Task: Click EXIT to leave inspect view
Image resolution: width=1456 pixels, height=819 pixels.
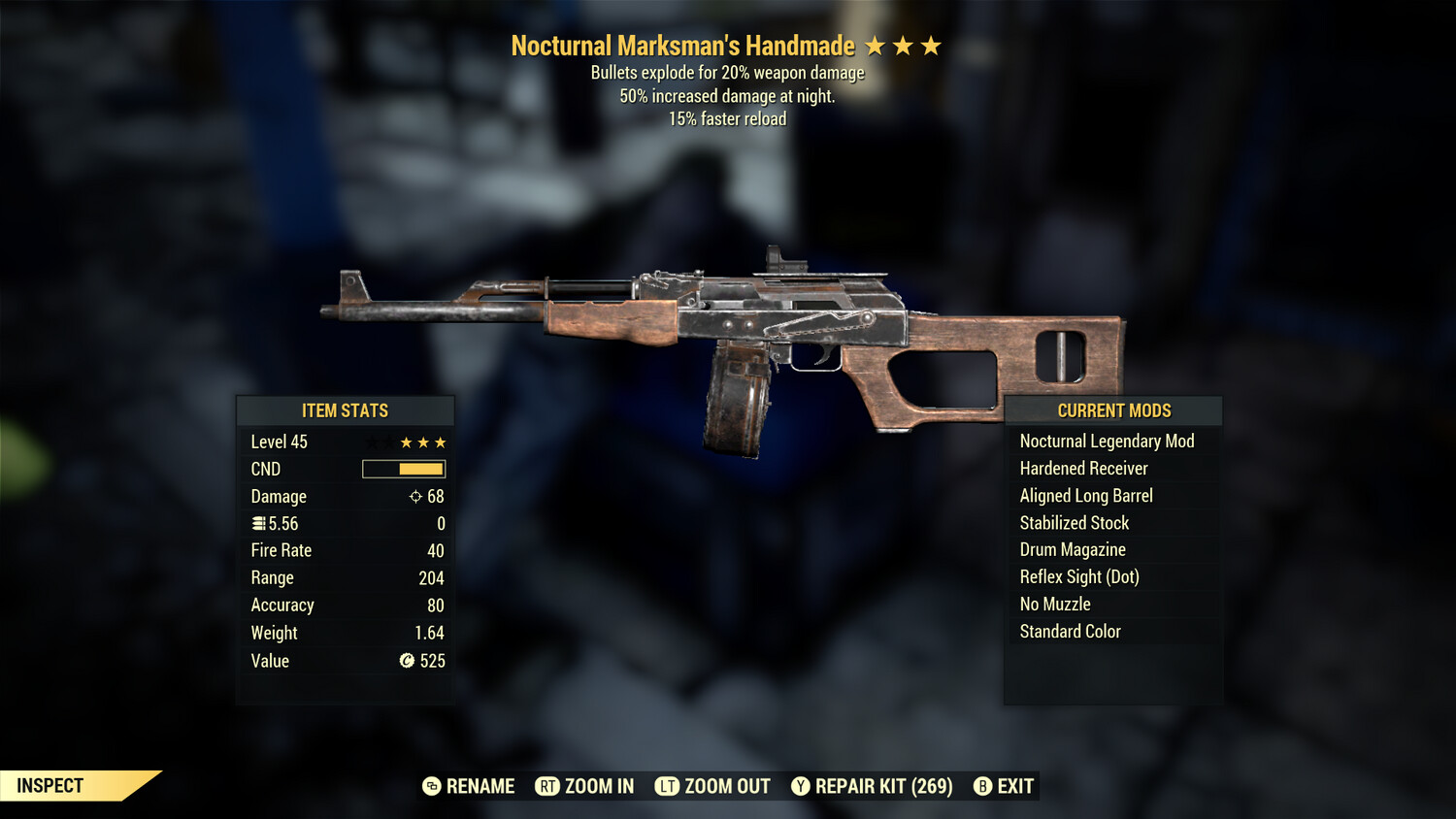Action: (x=1015, y=786)
